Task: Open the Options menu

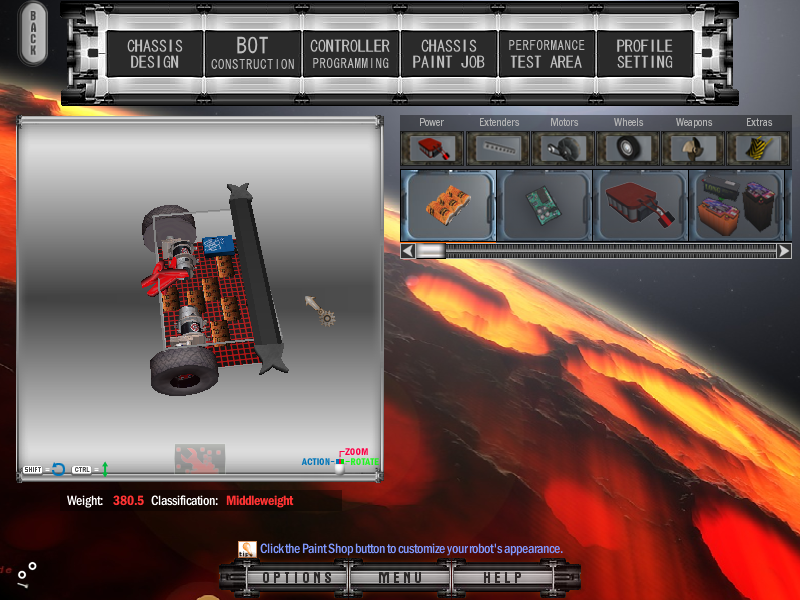Action: [x=297, y=578]
